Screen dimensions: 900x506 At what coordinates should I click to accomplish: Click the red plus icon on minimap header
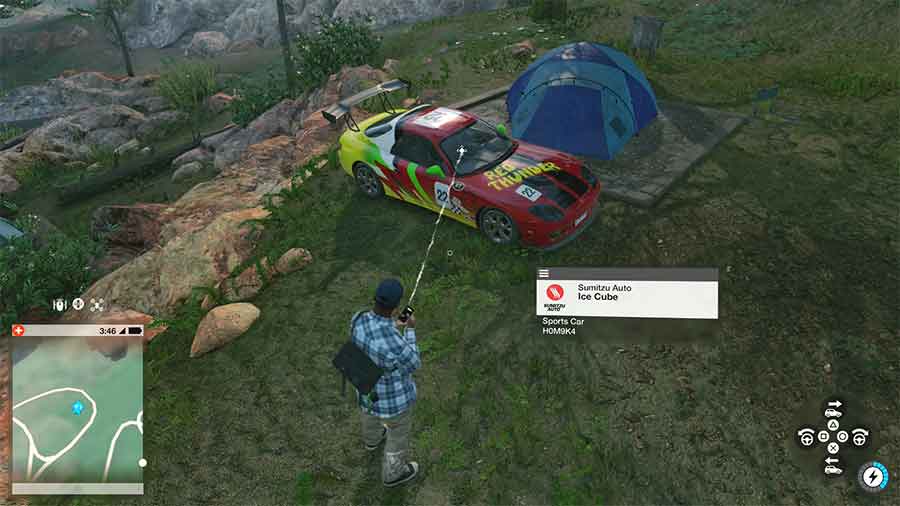click(18, 330)
